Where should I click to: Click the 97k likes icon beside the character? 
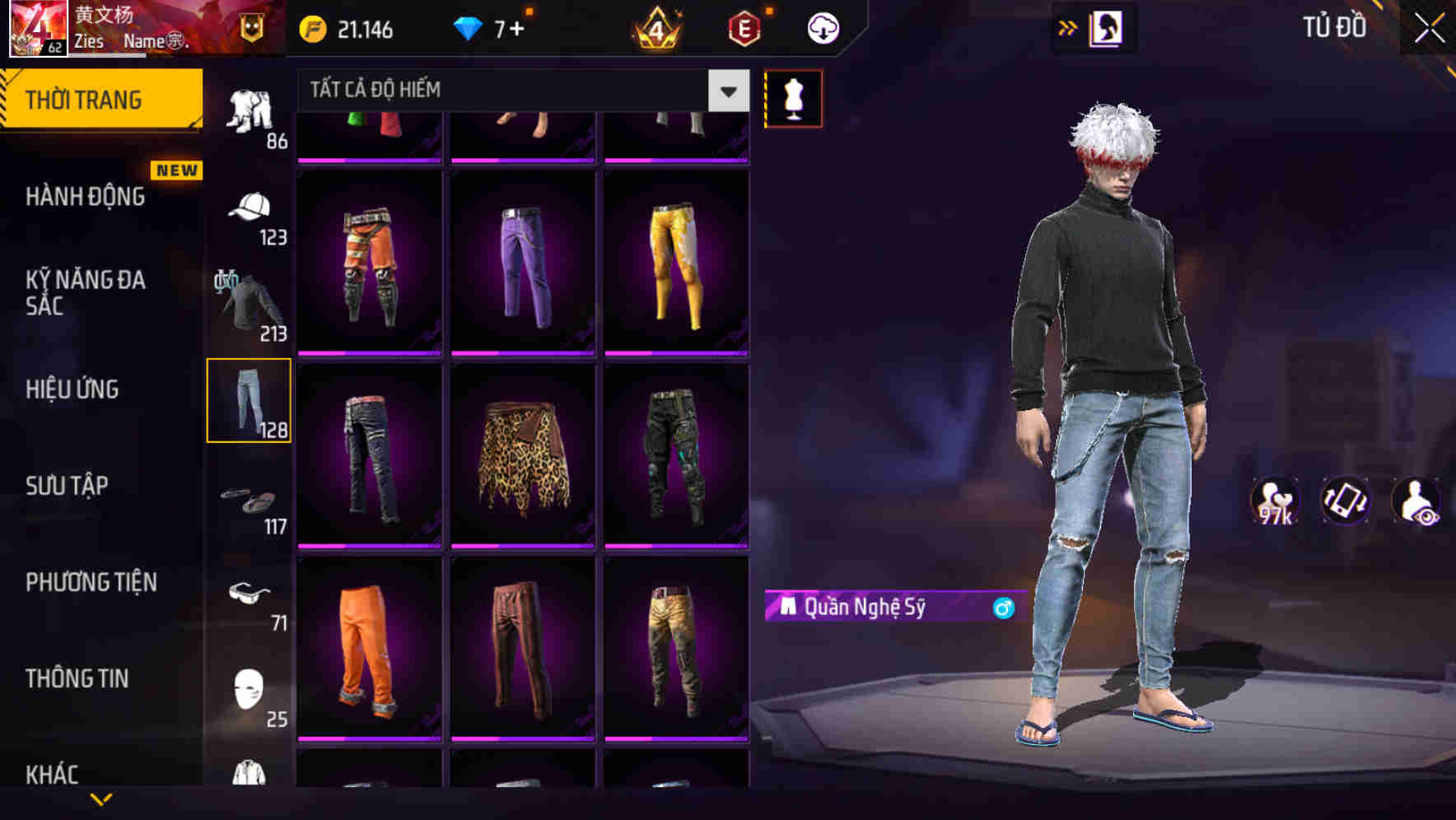(1274, 502)
